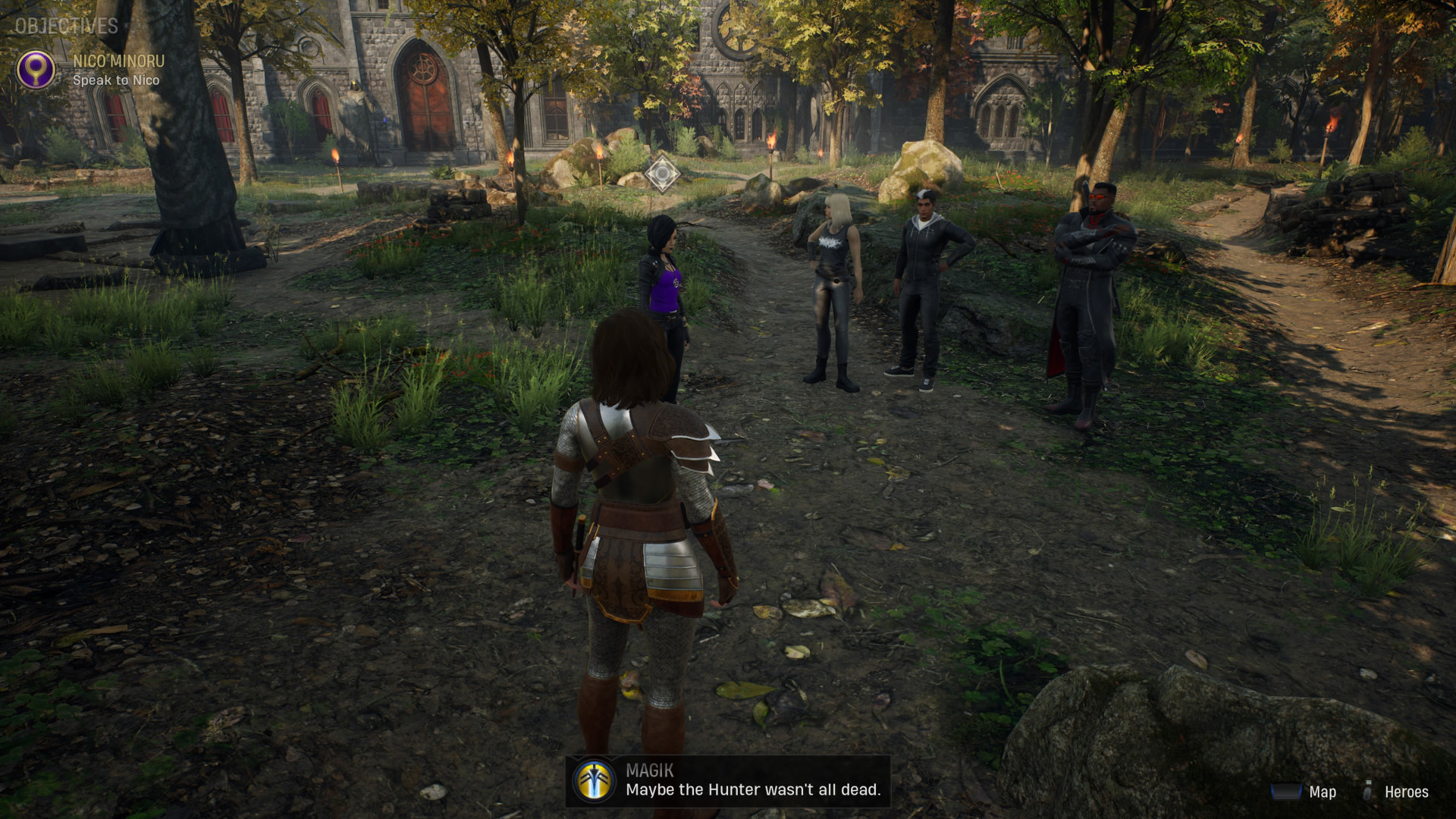This screenshot has width=1456, height=819.
Task: Click the diamond objective waypoint marker
Action: [661, 174]
